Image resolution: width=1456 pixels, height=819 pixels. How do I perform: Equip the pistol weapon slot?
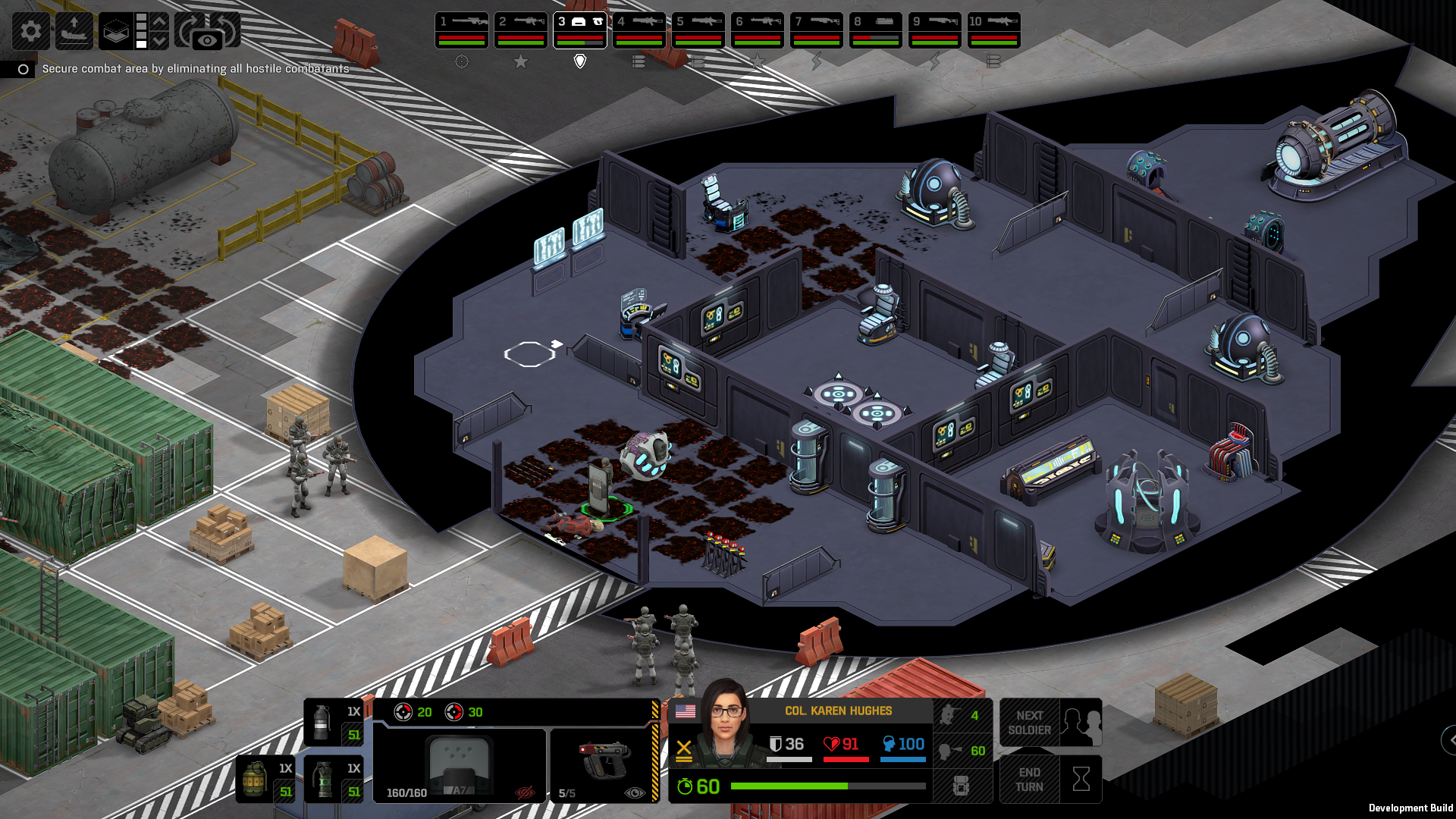pyautogui.click(x=603, y=764)
